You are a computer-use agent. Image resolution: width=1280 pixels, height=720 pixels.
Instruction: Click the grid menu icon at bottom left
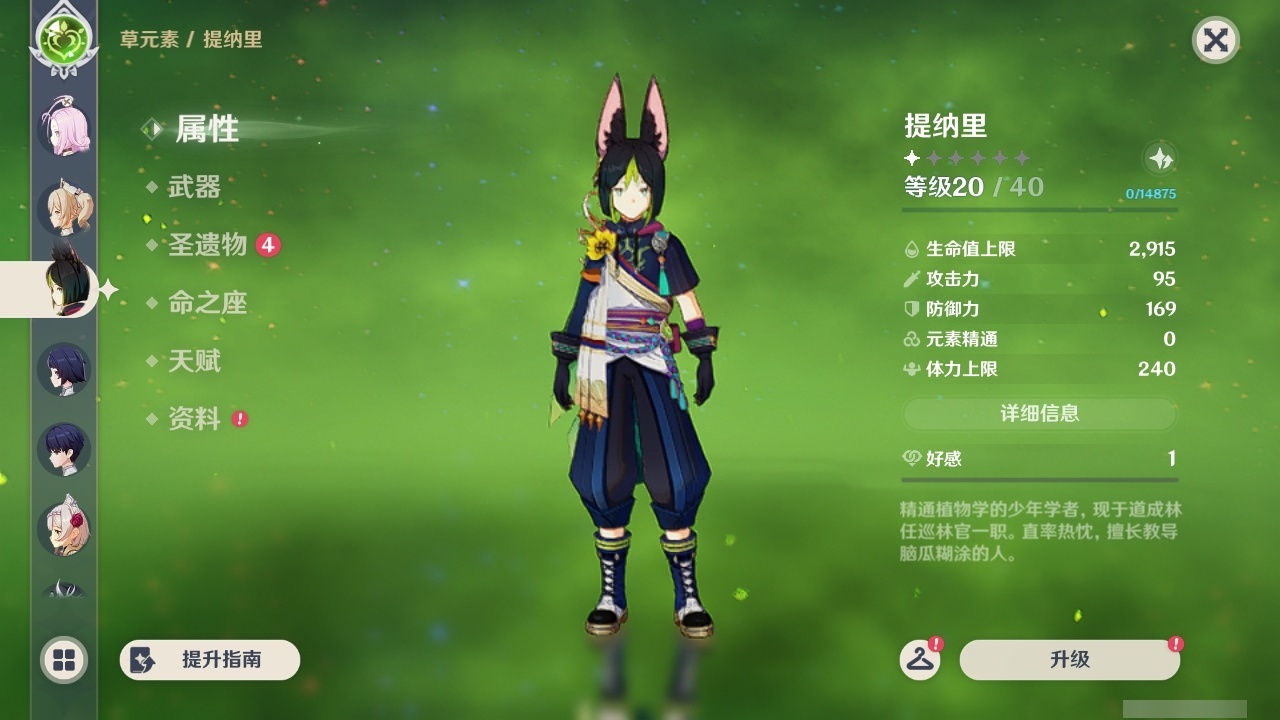[61, 661]
